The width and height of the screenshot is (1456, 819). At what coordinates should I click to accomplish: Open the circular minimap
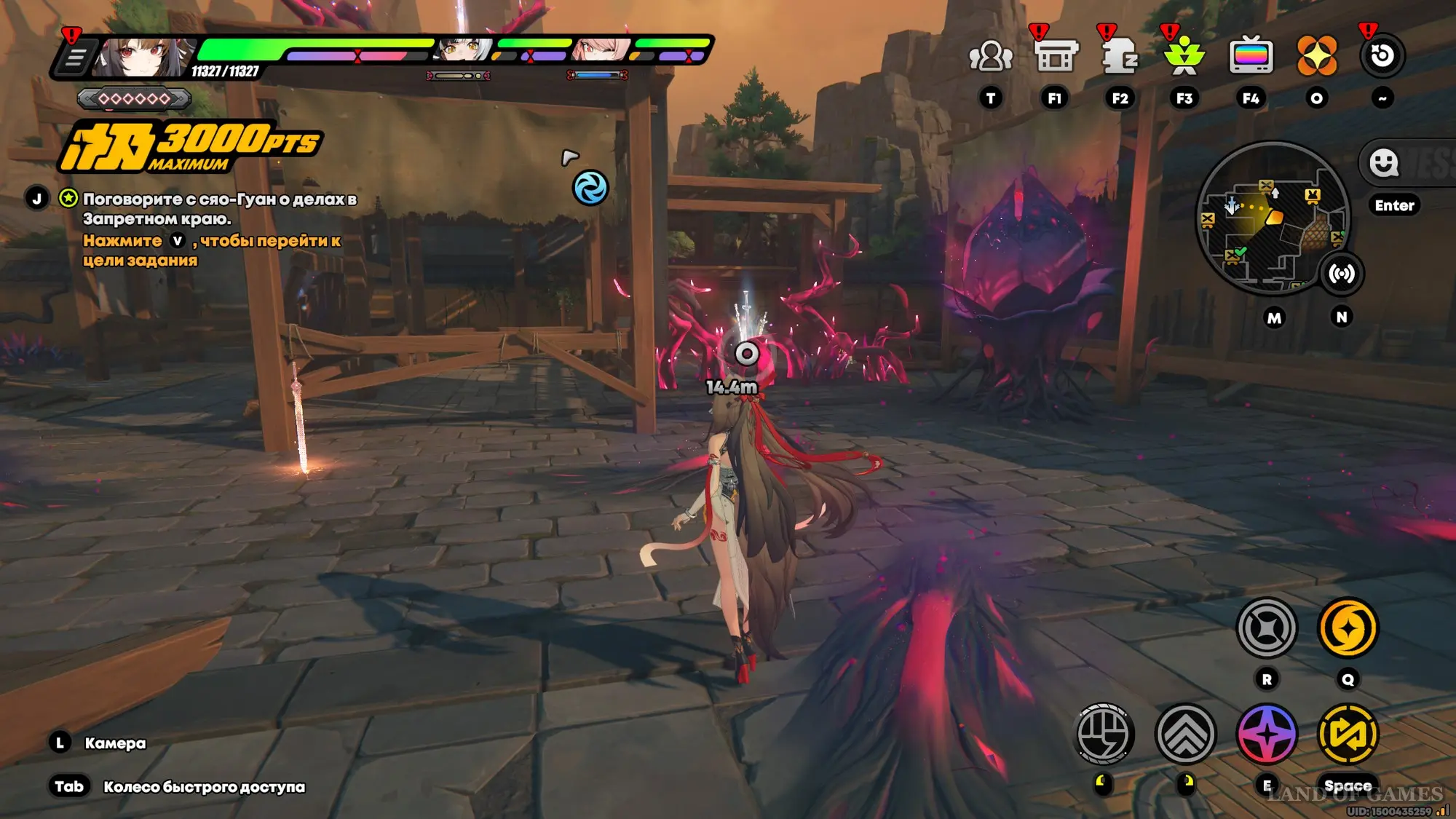[1272, 217]
